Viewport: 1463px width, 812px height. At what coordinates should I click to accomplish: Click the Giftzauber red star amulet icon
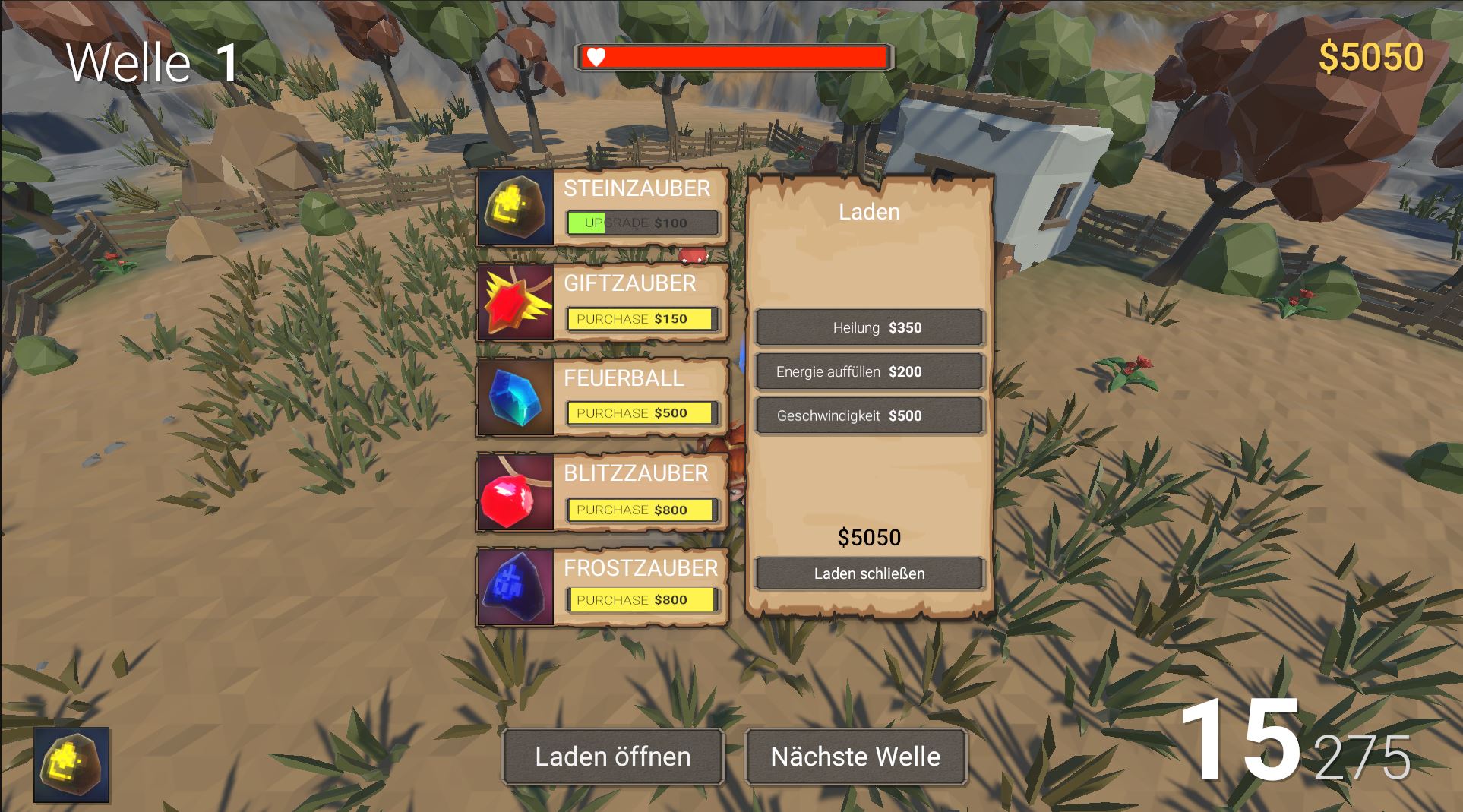[x=516, y=302]
